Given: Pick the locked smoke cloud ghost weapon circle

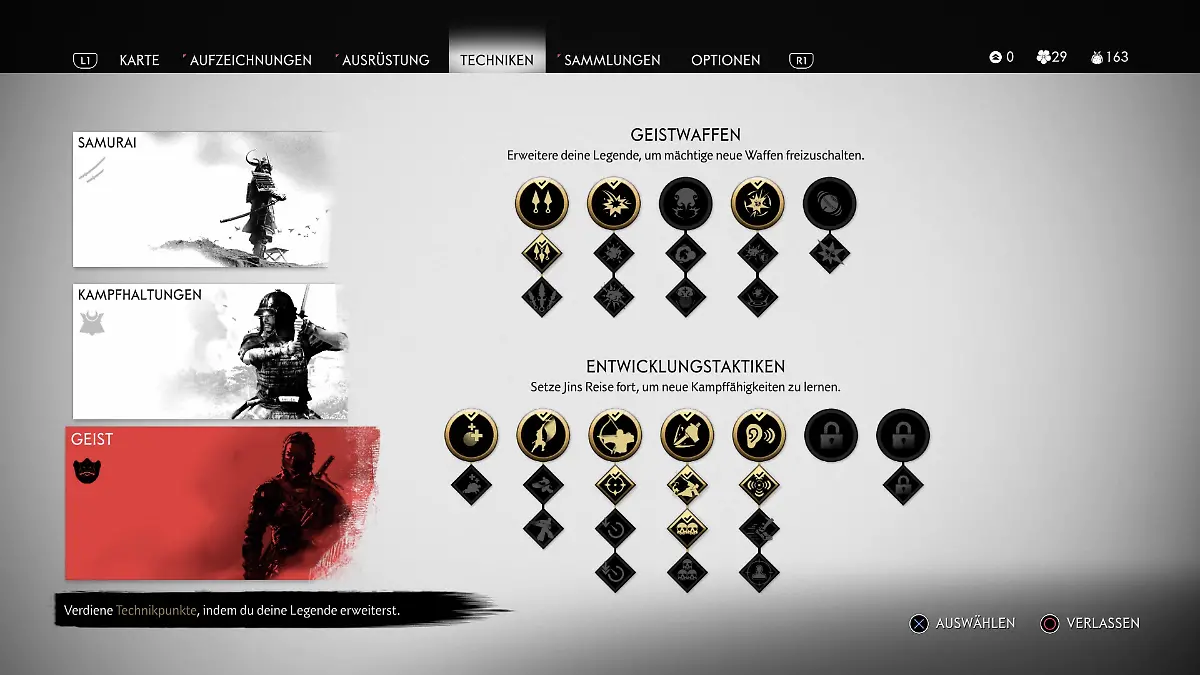Looking at the screenshot, I should pyautogui.click(x=685, y=203).
